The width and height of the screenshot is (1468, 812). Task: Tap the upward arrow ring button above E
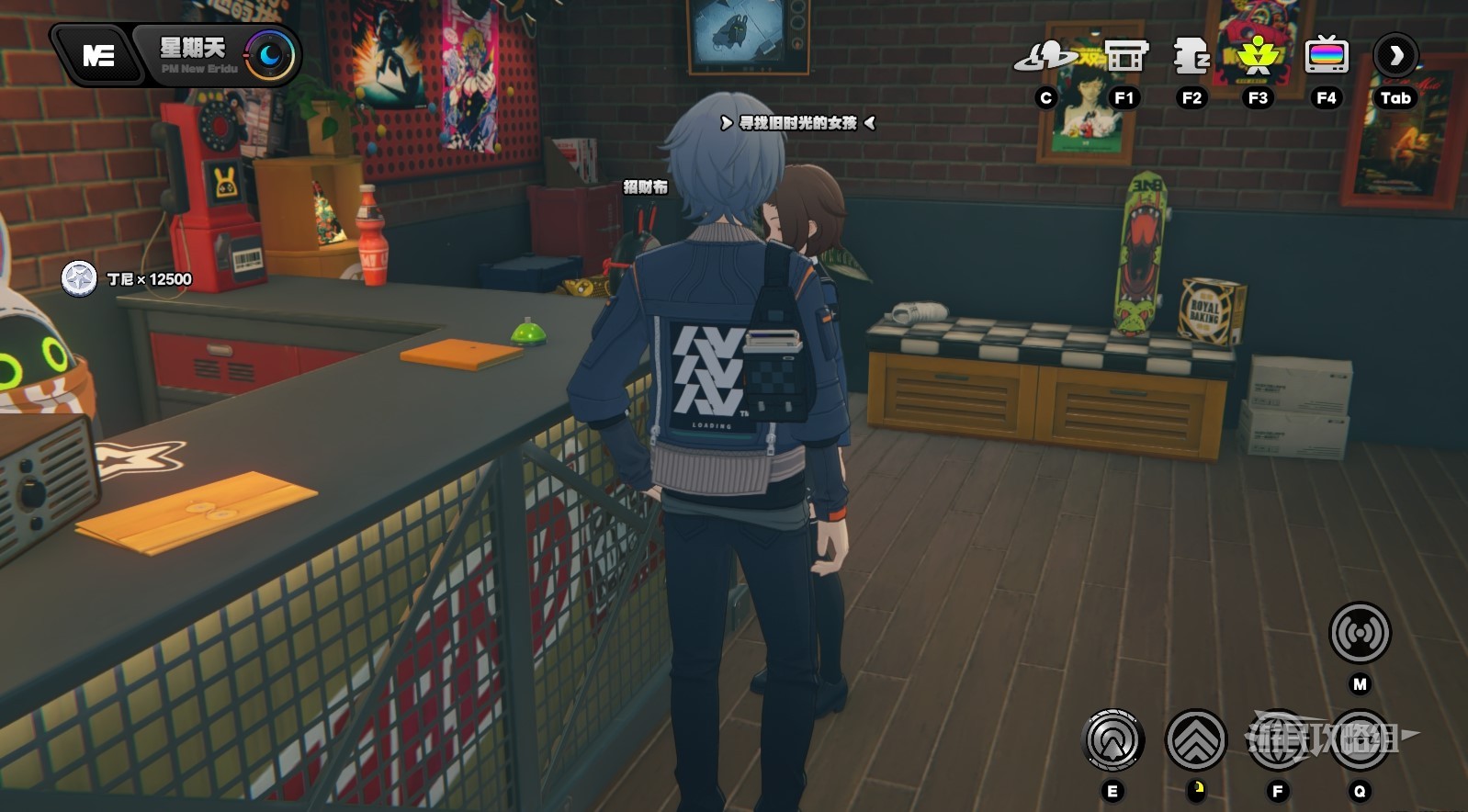tap(1113, 739)
